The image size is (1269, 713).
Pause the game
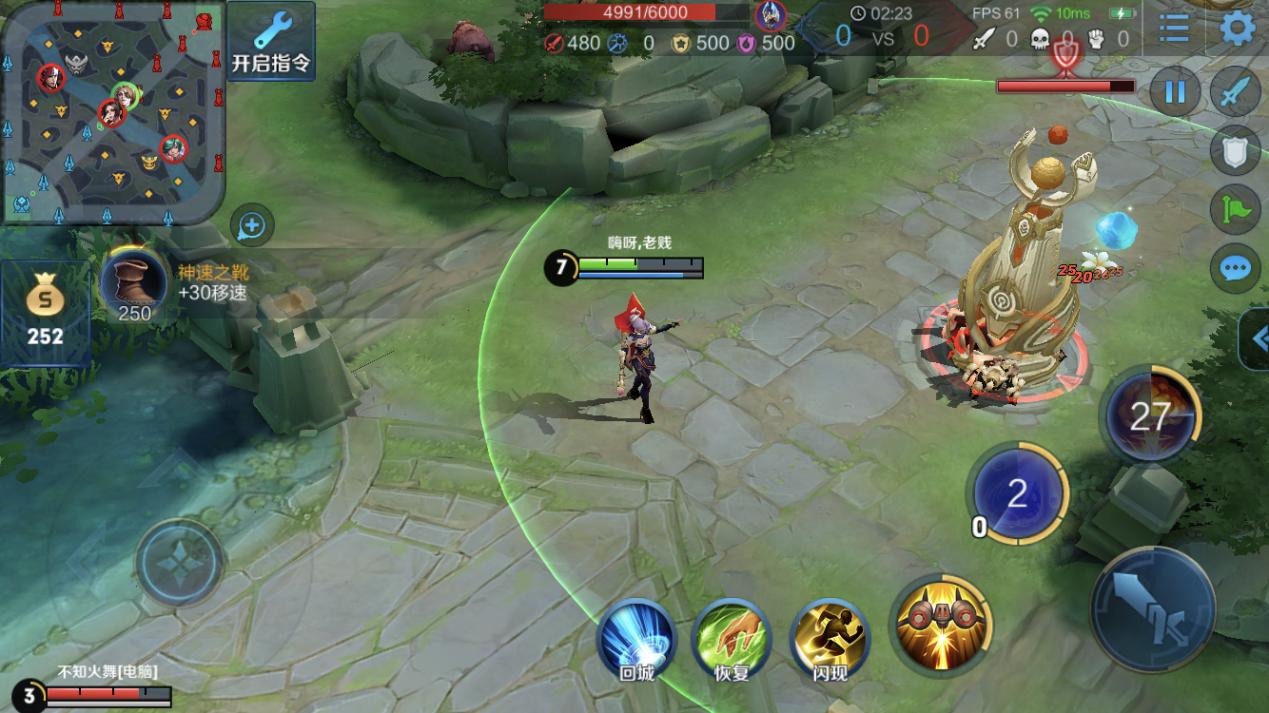click(1175, 93)
